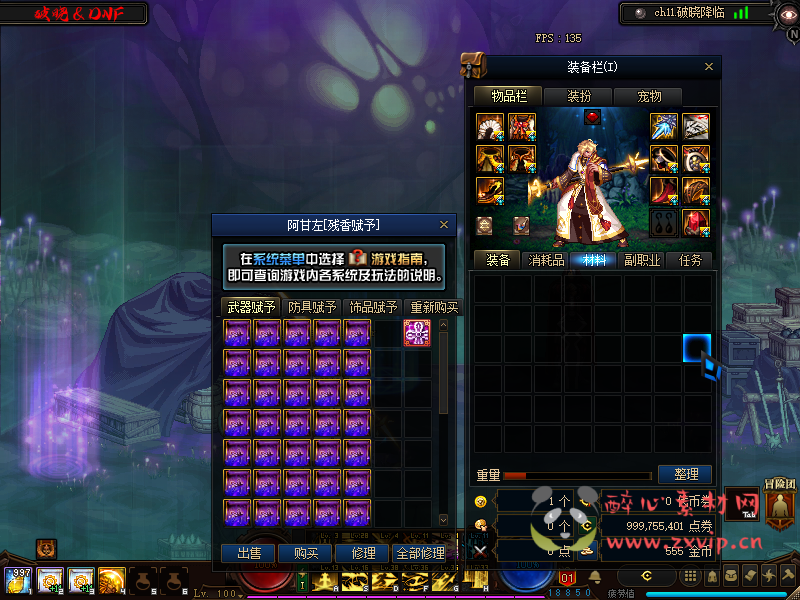The height and width of the screenshot is (600, 800).
Task: Close the 阿甘左 shop window
Action: coord(444,225)
